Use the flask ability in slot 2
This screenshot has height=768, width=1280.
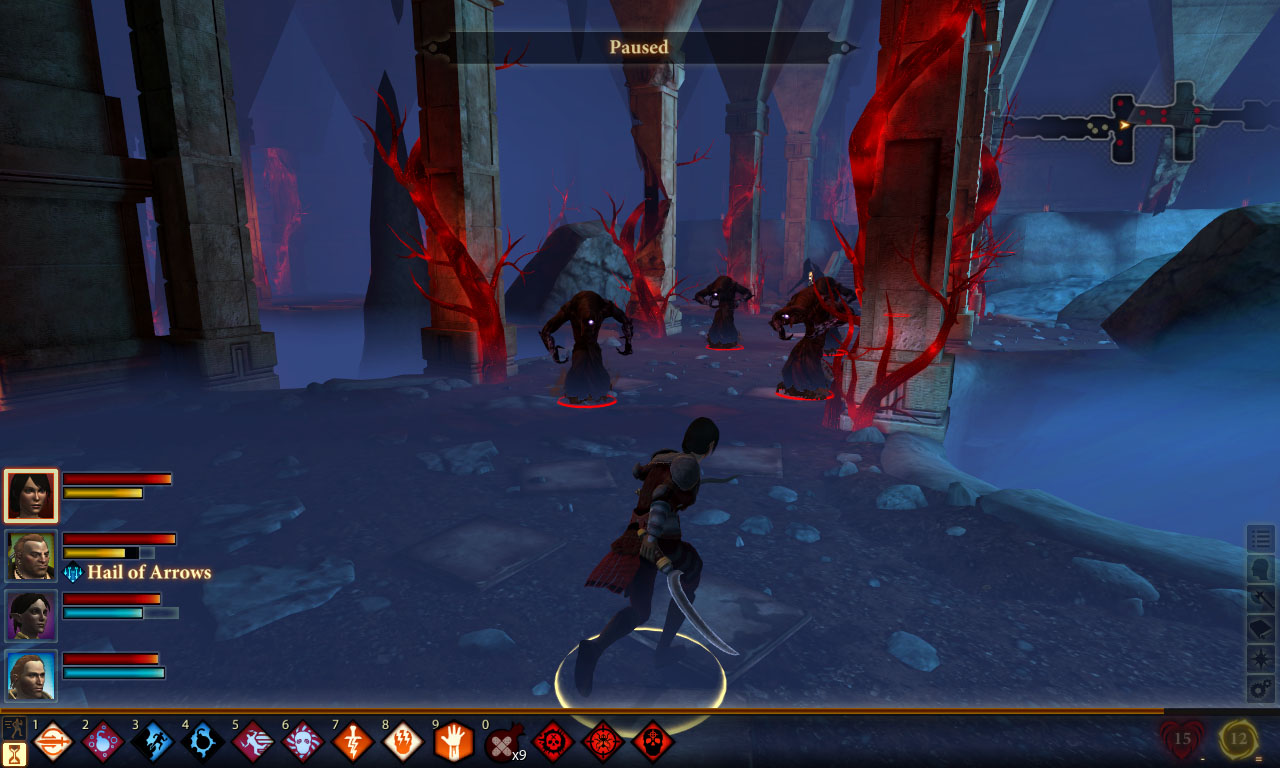pos(103,742)
